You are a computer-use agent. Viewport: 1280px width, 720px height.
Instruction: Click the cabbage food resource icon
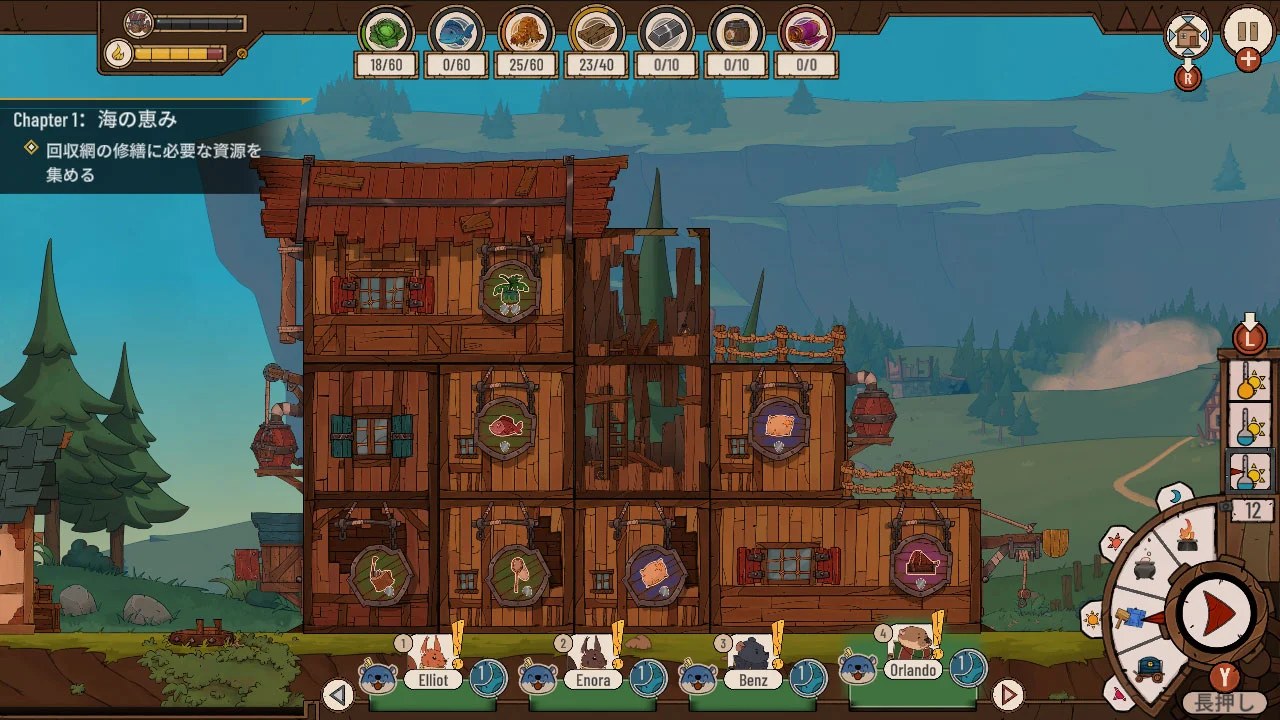[x=386, y=31]
